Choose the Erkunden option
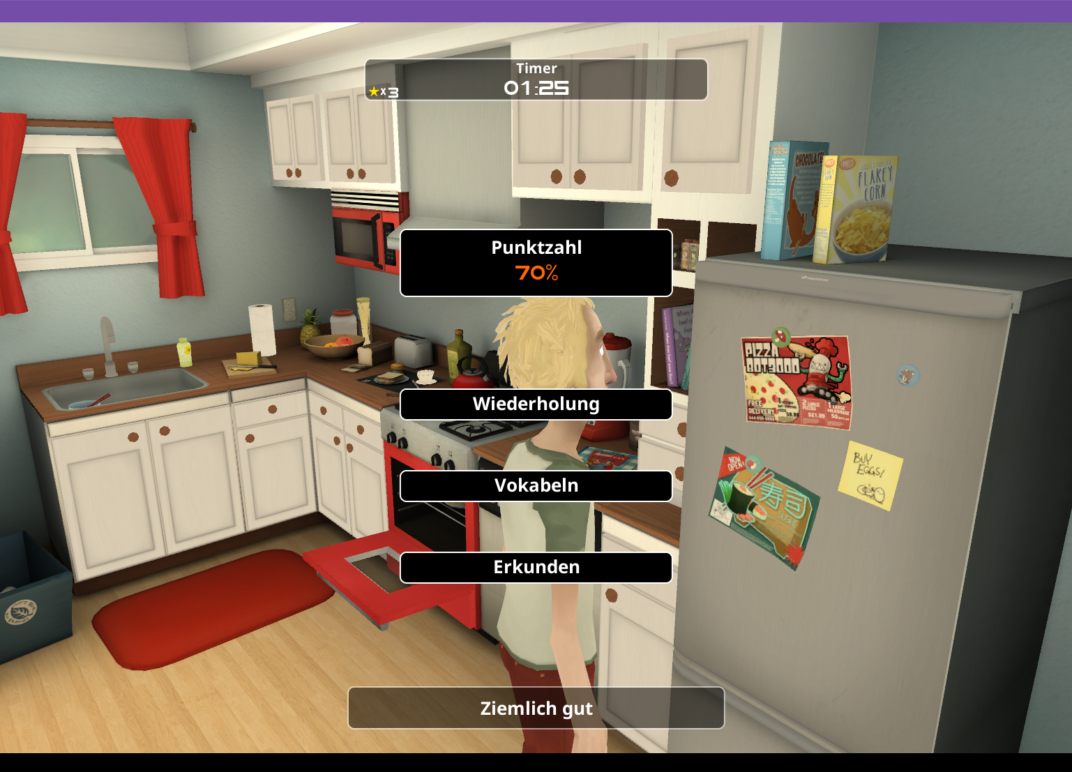This screenshot has width=1072, height=772. (536, 567)
